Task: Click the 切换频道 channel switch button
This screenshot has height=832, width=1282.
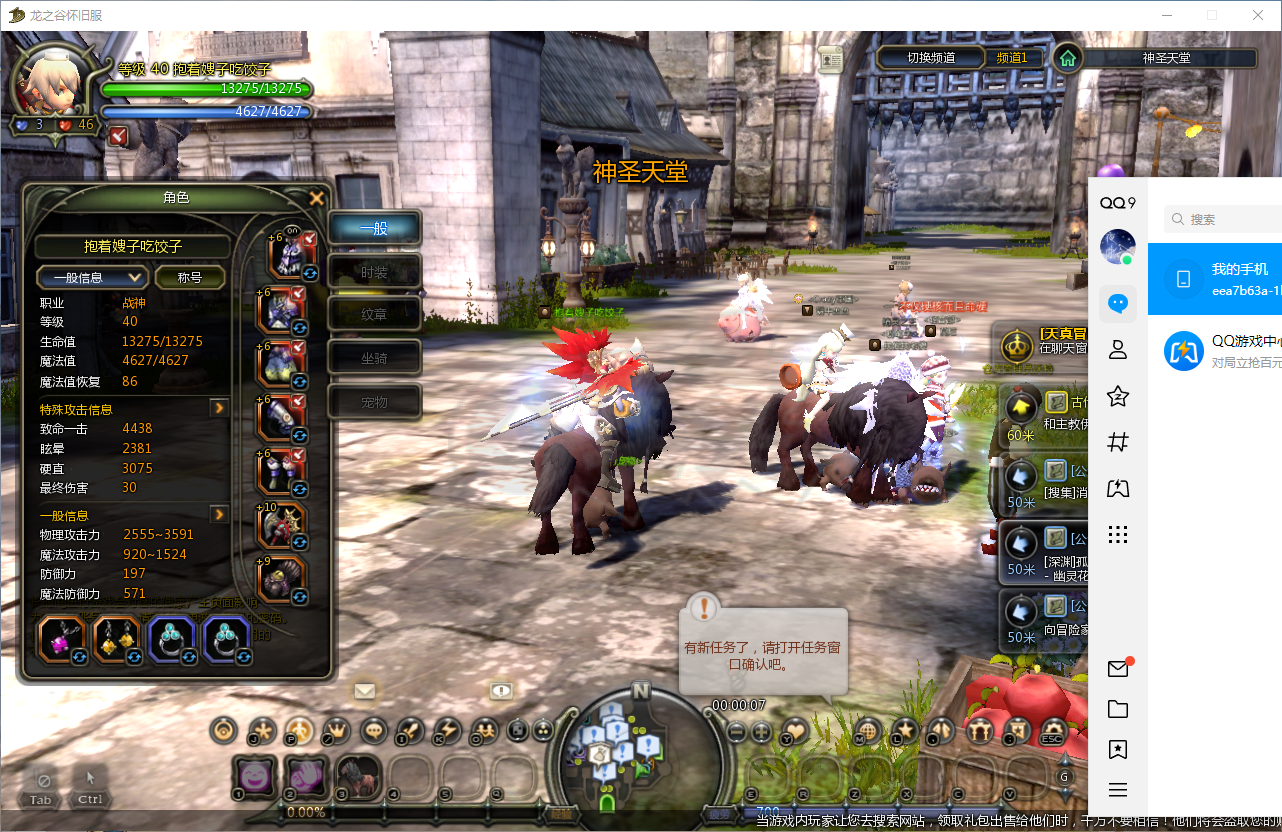Action: click(930, 58)
